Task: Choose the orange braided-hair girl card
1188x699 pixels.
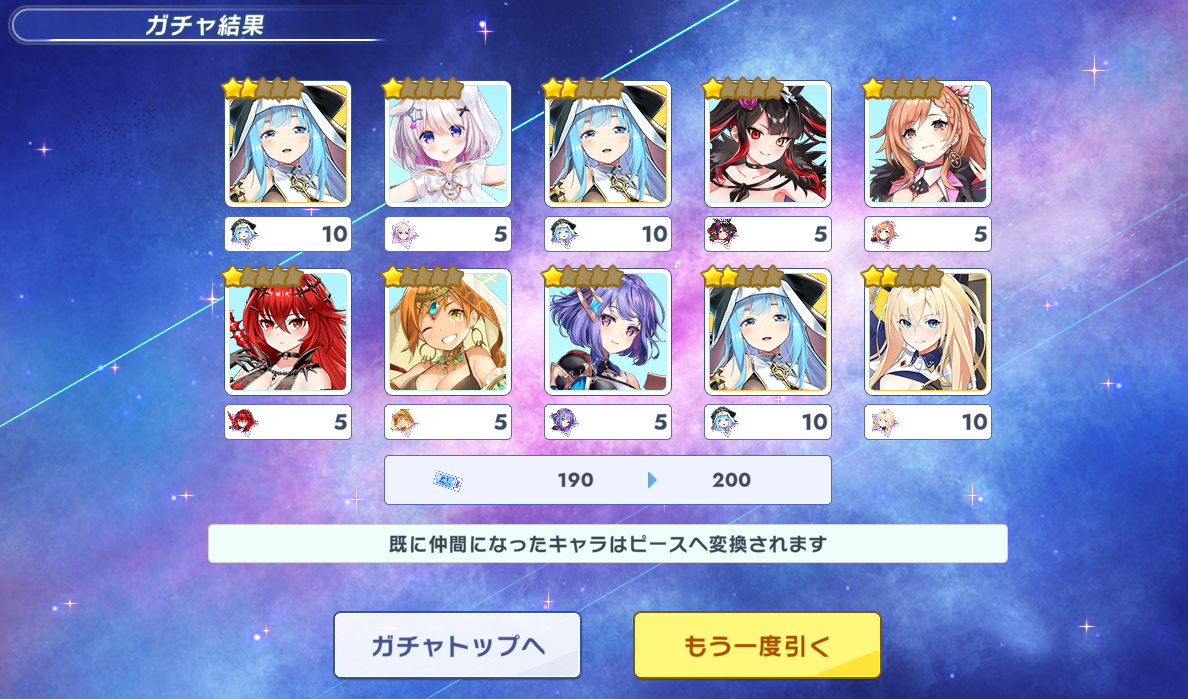Action: pyautogui.click(x=928, y=144)
